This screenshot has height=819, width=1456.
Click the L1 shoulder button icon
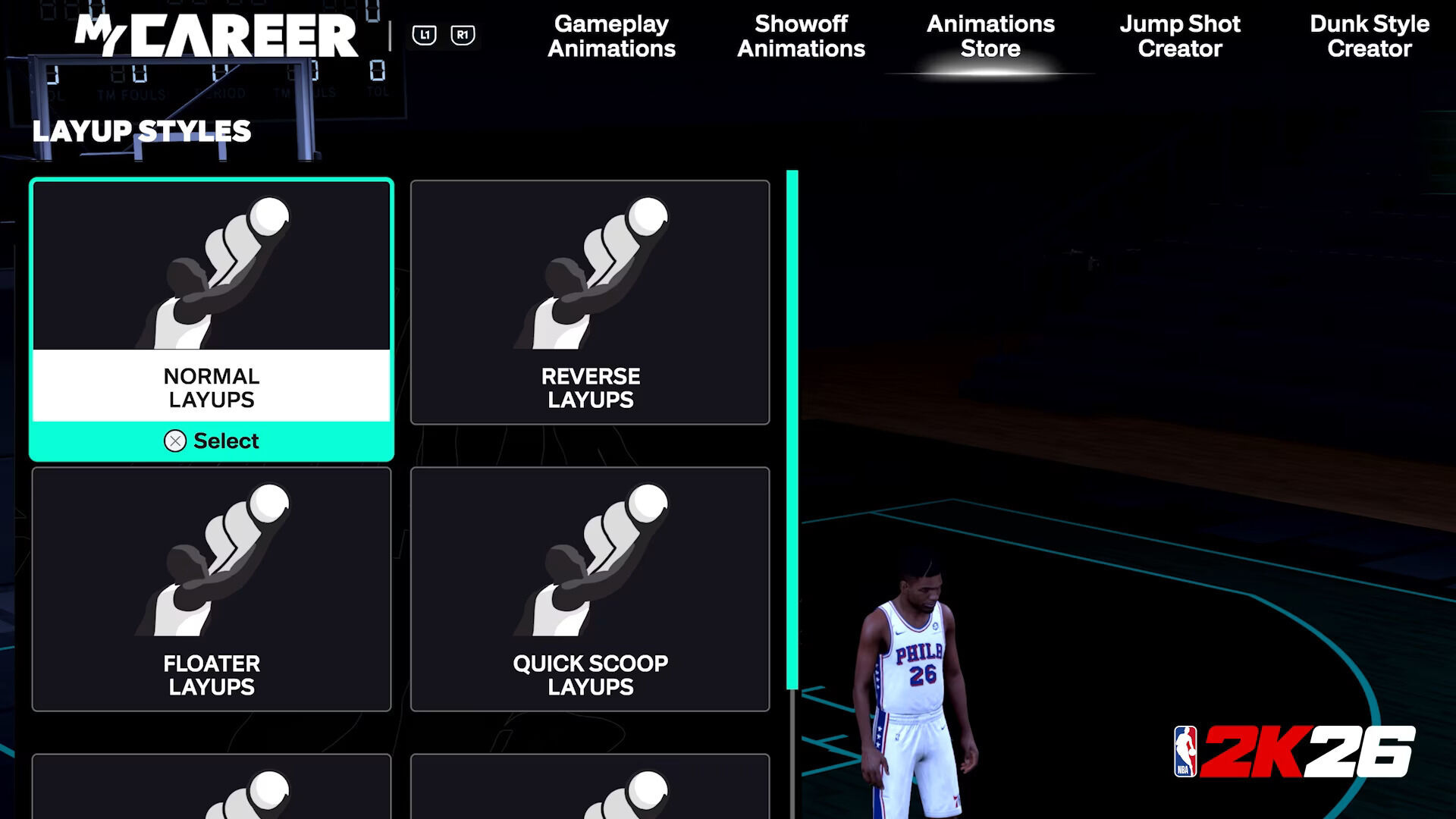[x=425, y=33]
